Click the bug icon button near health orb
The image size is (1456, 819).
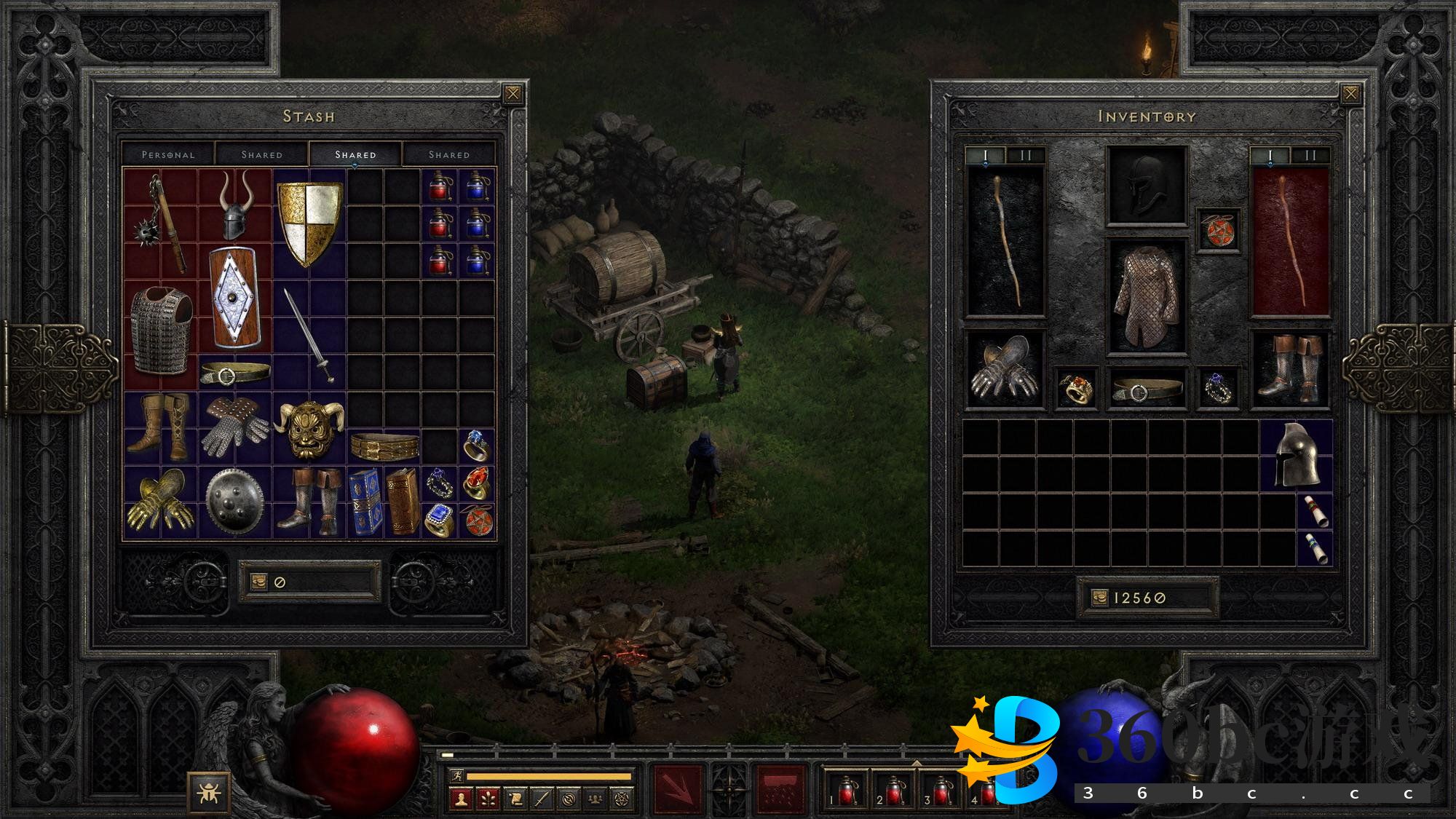209,792
